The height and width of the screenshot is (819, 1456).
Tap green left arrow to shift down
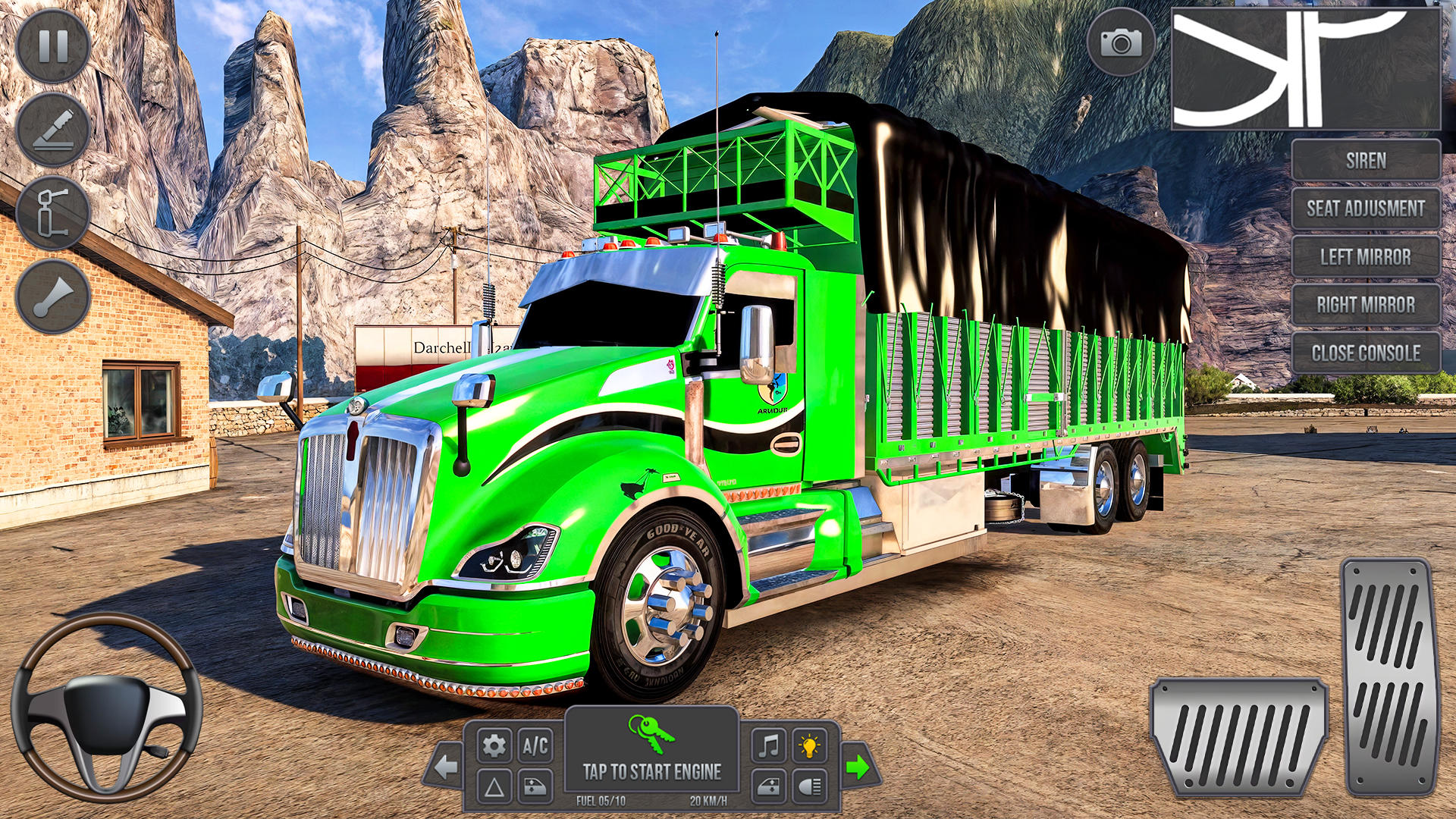445,766
